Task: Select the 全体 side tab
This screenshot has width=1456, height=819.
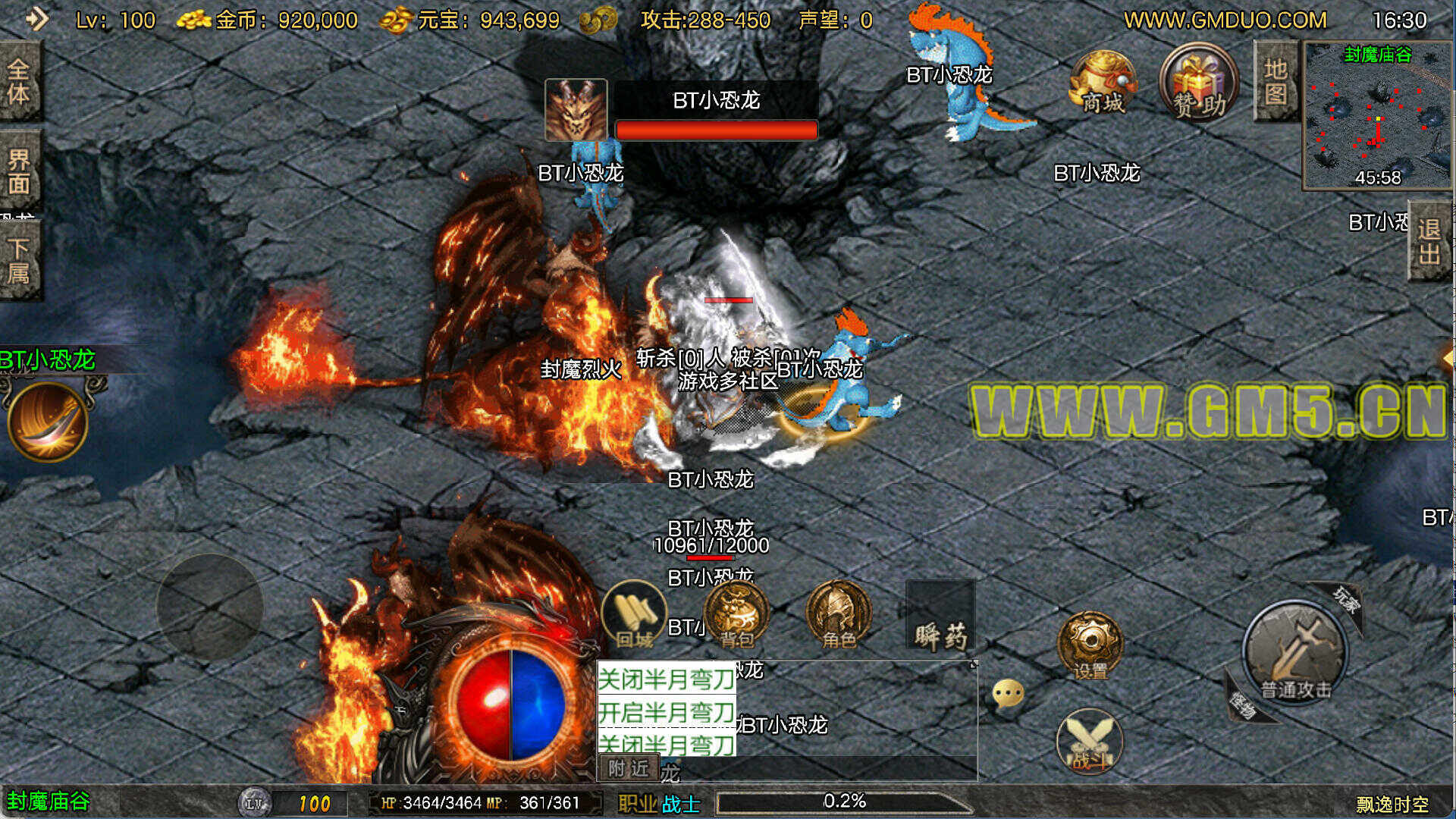Action: pyautogui.click(x=19, y=82)
